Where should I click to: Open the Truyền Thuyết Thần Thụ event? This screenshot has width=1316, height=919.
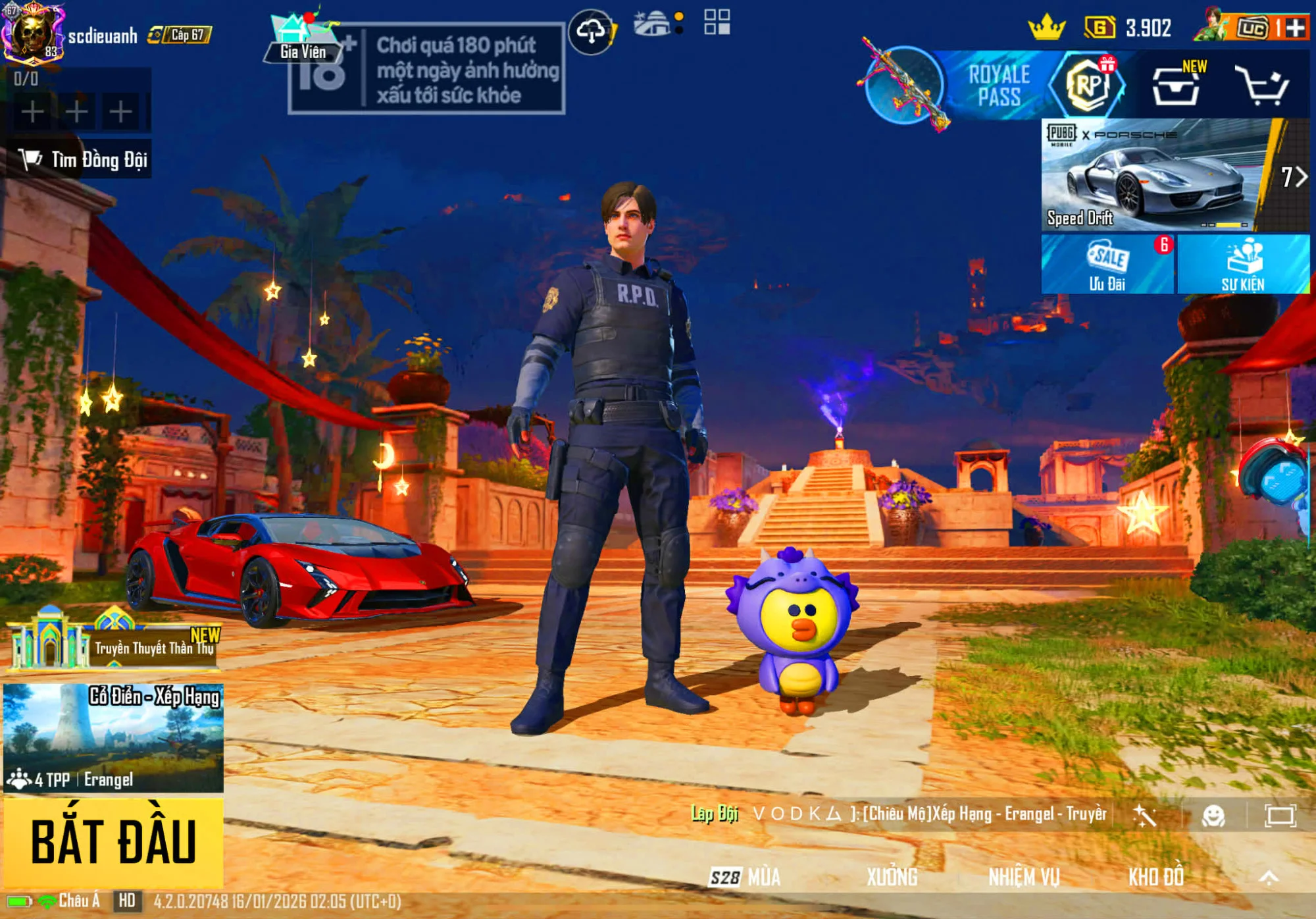113,644
